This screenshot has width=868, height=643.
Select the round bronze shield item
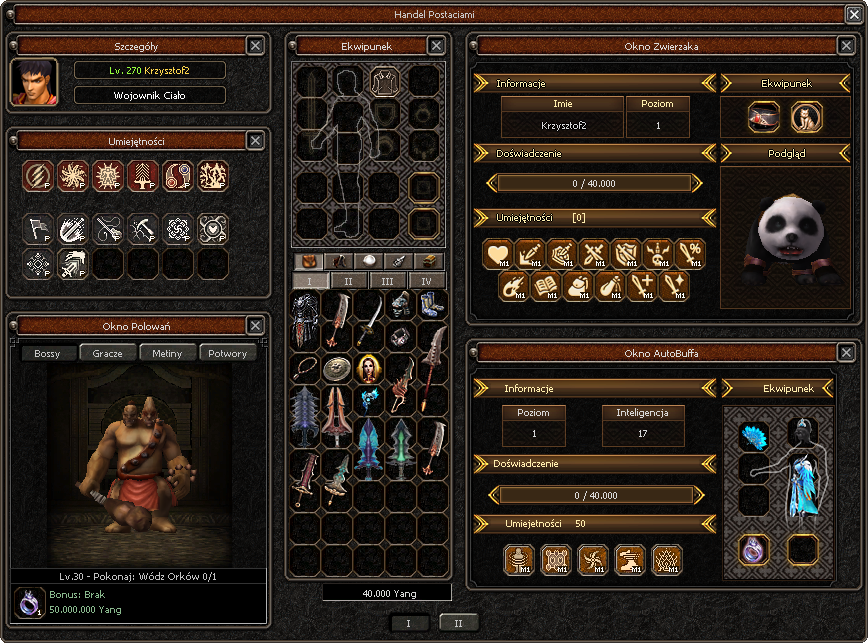tap(338, 368)
